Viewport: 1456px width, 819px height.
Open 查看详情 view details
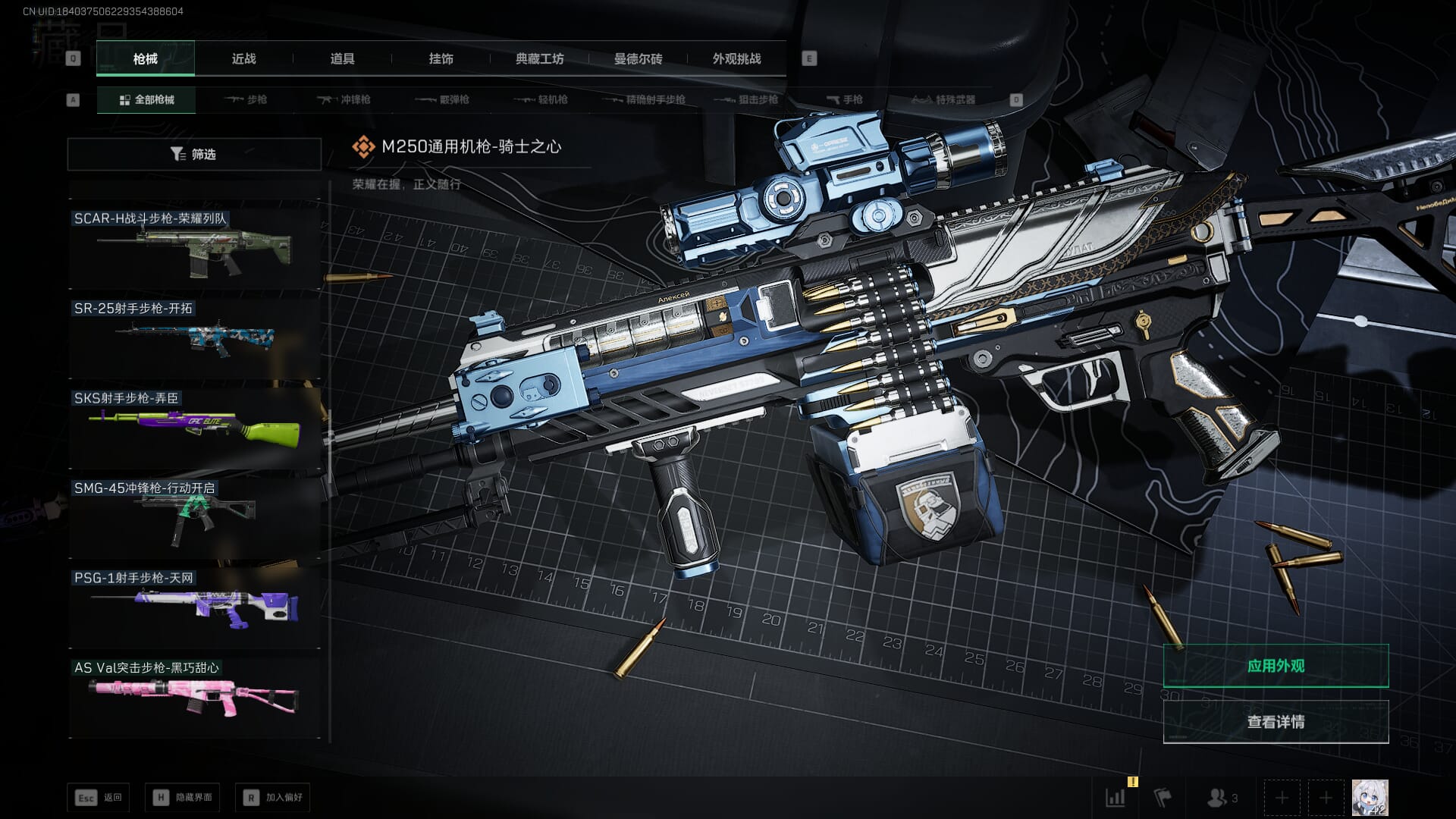(x=1276, y=722)
